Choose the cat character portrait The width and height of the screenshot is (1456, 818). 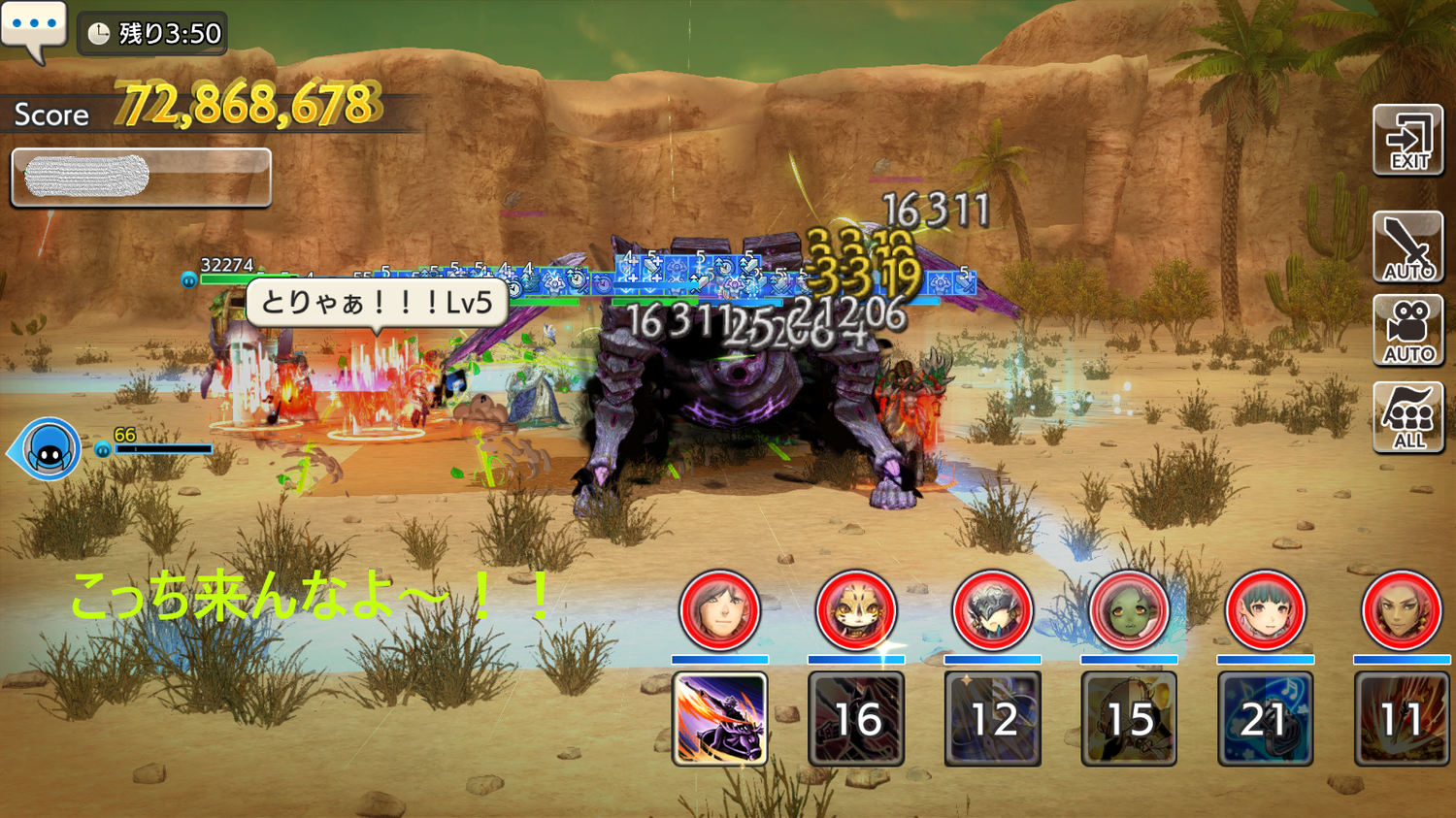(x=856, y=610)
